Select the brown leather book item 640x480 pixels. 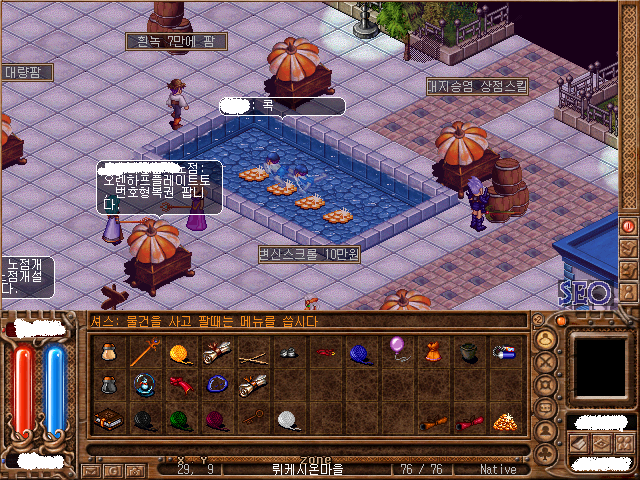(x=106, y=420)
